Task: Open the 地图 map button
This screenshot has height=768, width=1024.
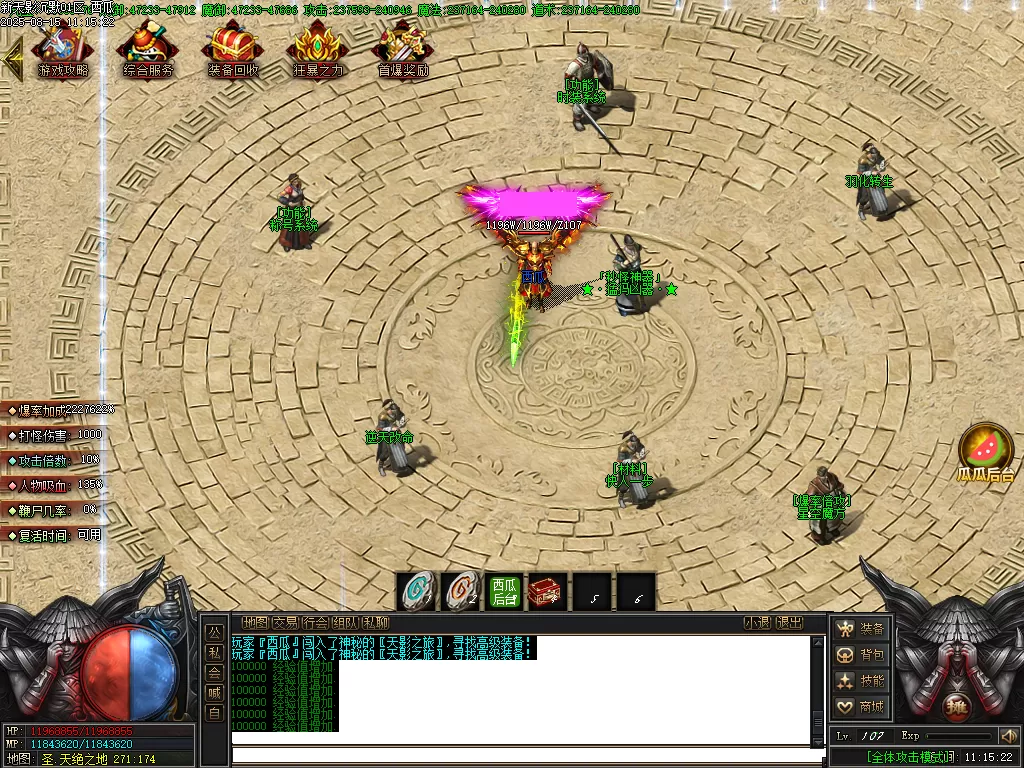Action: (x=255, y=623)
